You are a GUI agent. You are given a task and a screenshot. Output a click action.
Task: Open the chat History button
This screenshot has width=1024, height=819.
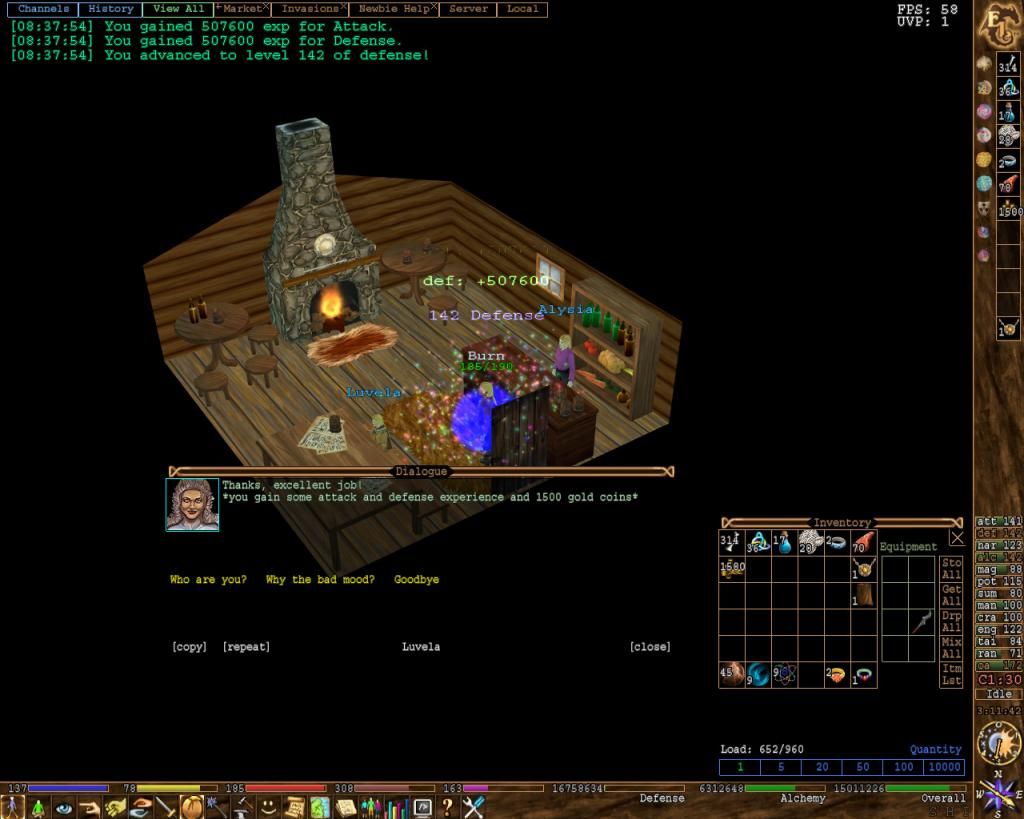110,9
